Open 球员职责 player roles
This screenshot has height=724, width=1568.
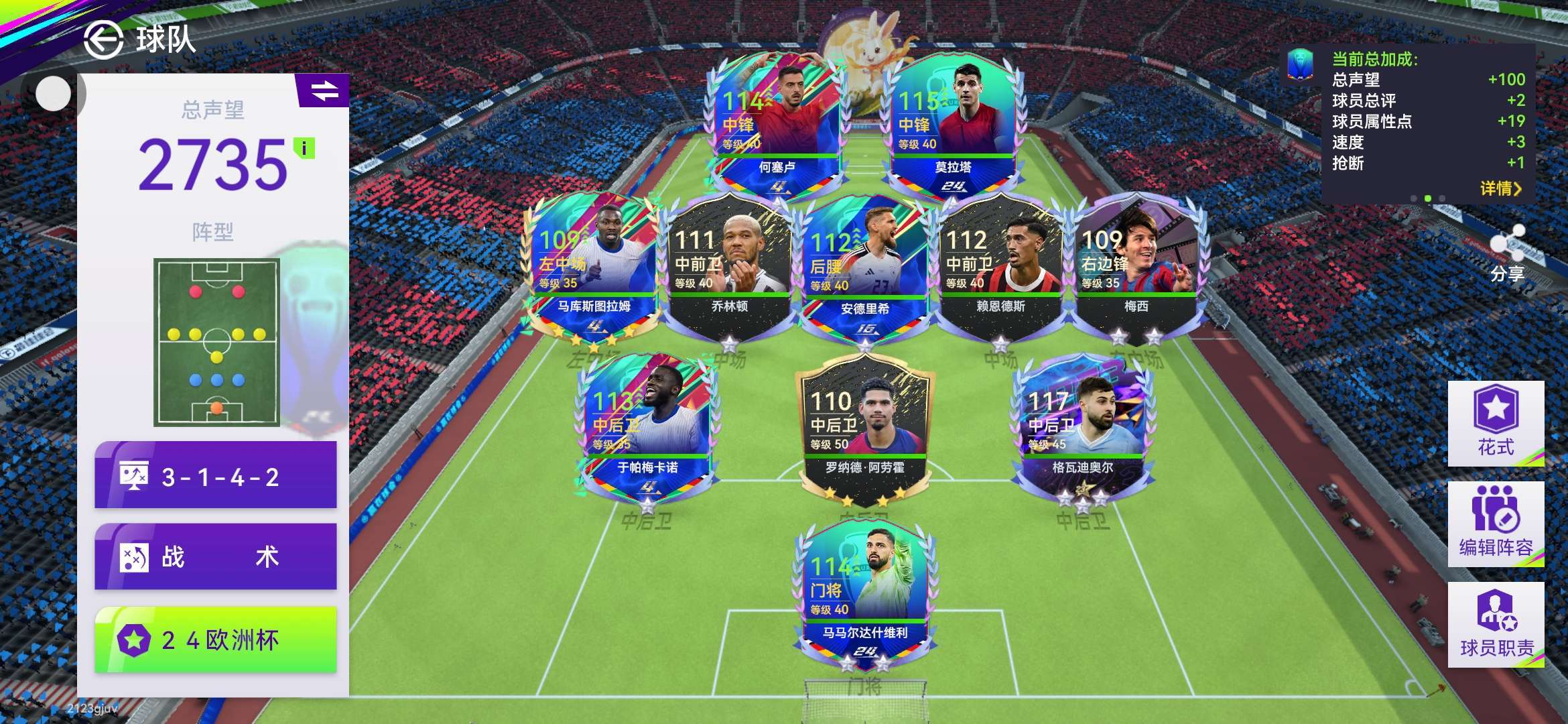tap(1496, 624)
